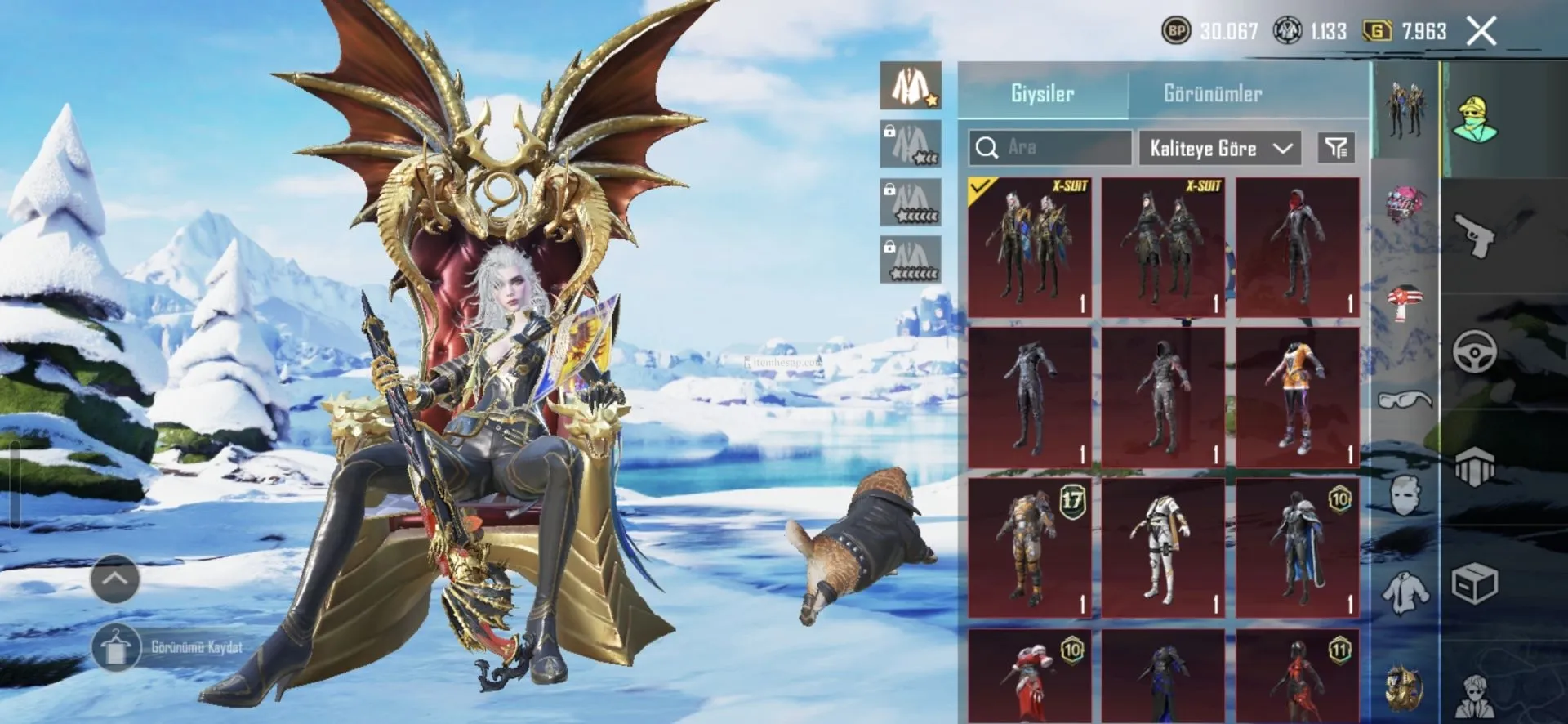Open the pistol weapon skins category
The height and width of the screenshot is (724, 1568).
pos(1475,235)
